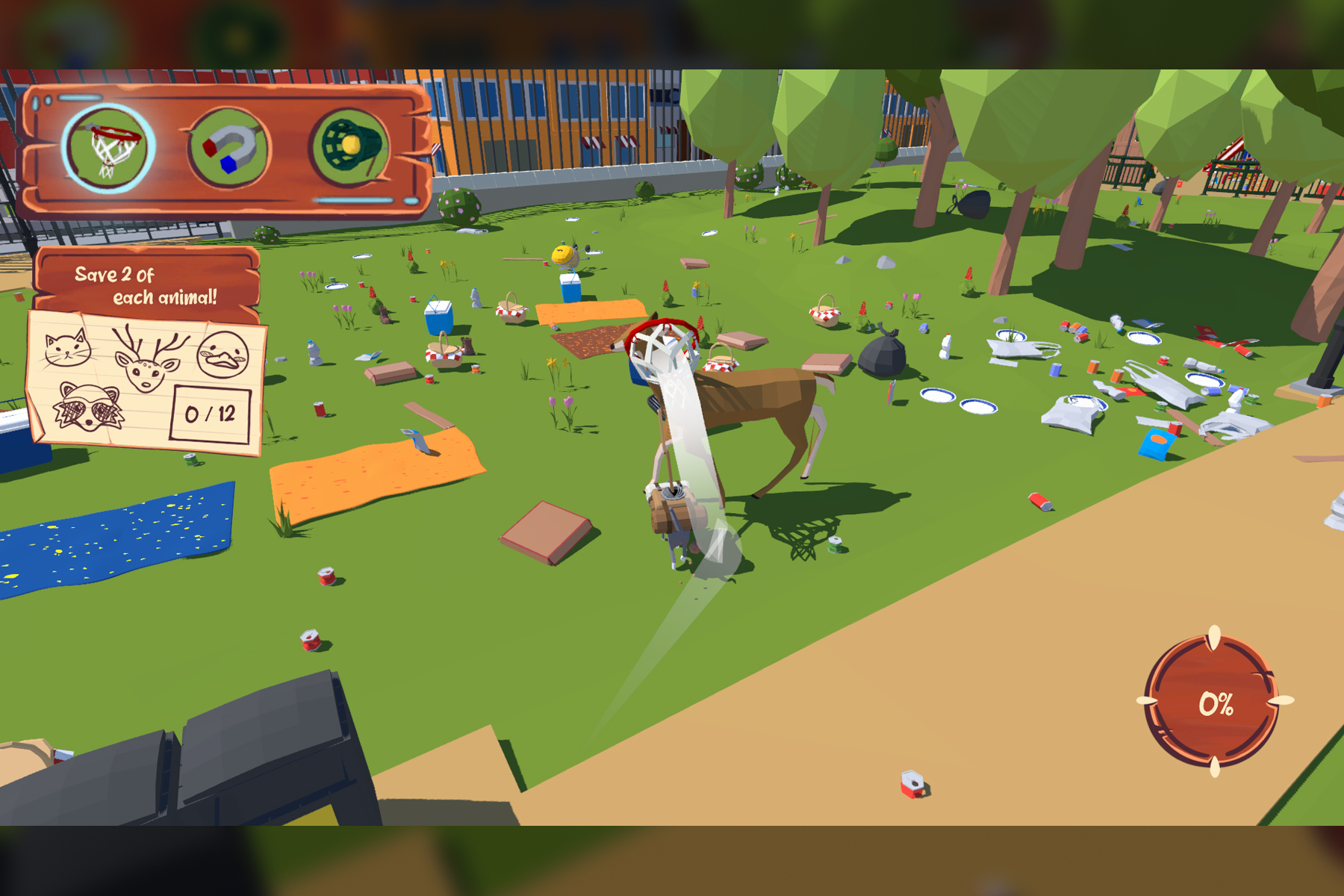The image size is (1344, 896).
Task: Activate the green tube net tool
Action: pos(349,147)
